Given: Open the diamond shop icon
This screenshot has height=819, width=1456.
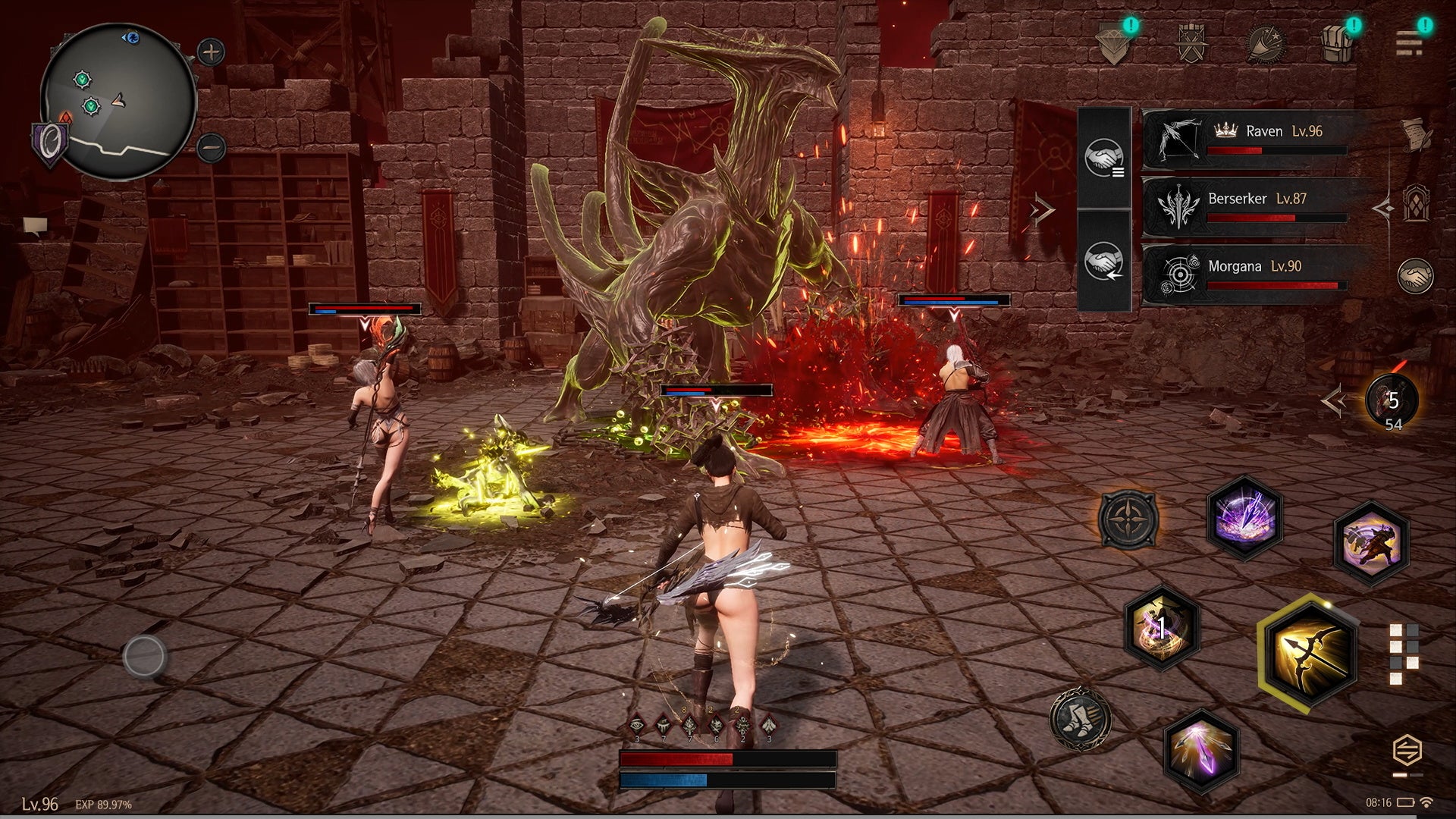Looking at the screenshot, I should point(1115,42).
